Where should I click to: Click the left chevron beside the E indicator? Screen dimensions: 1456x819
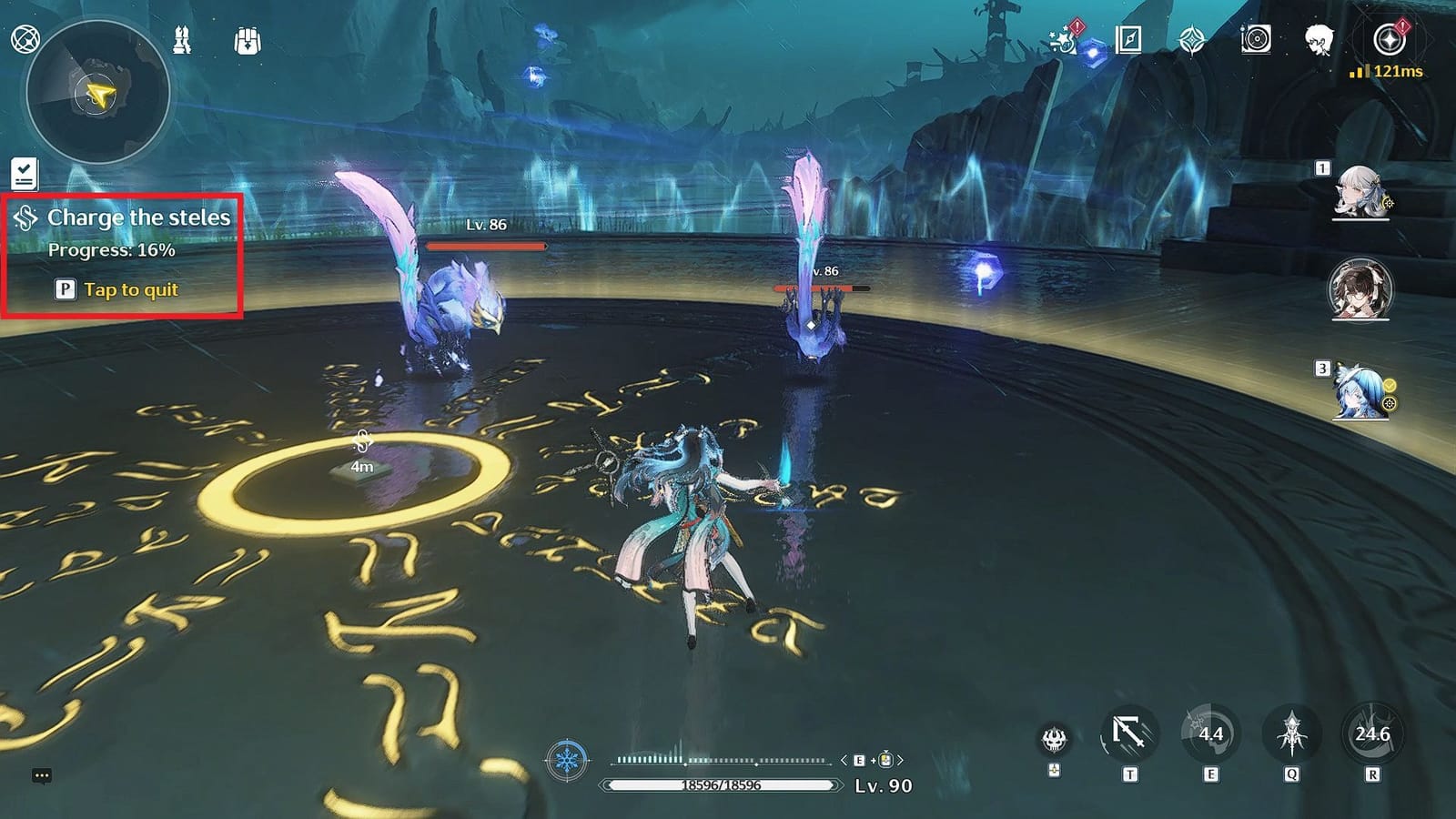pyautogui.click(x=844, y=760)
